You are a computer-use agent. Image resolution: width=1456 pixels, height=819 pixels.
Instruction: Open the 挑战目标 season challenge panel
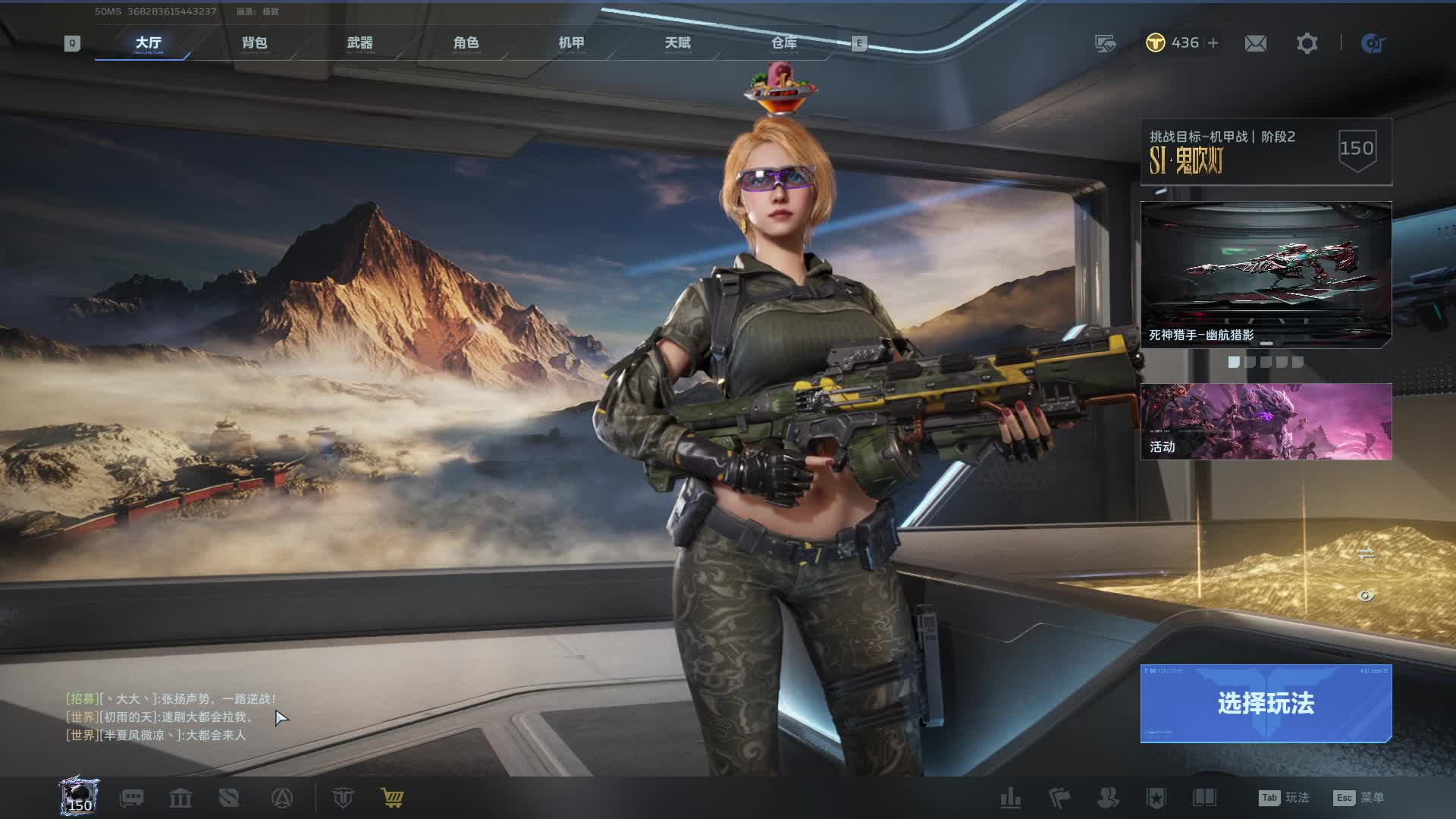pos(1266,151)
